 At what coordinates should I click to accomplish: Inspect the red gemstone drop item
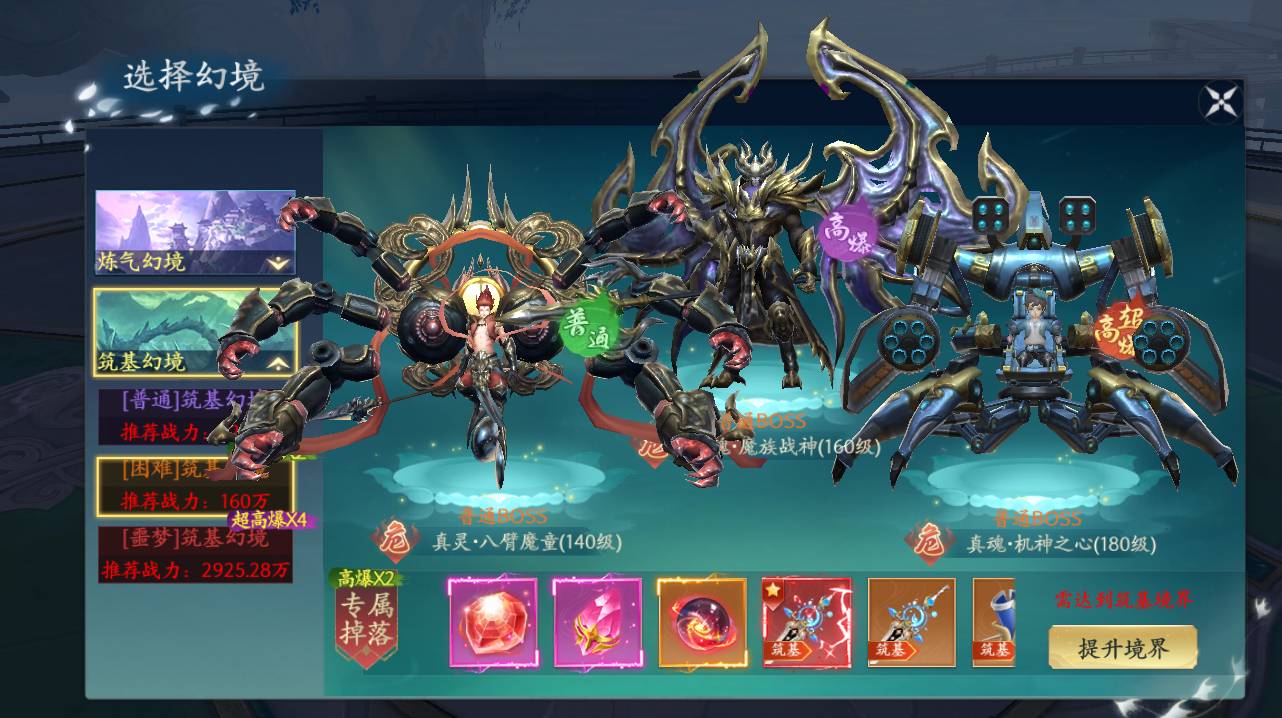point(492,623)
